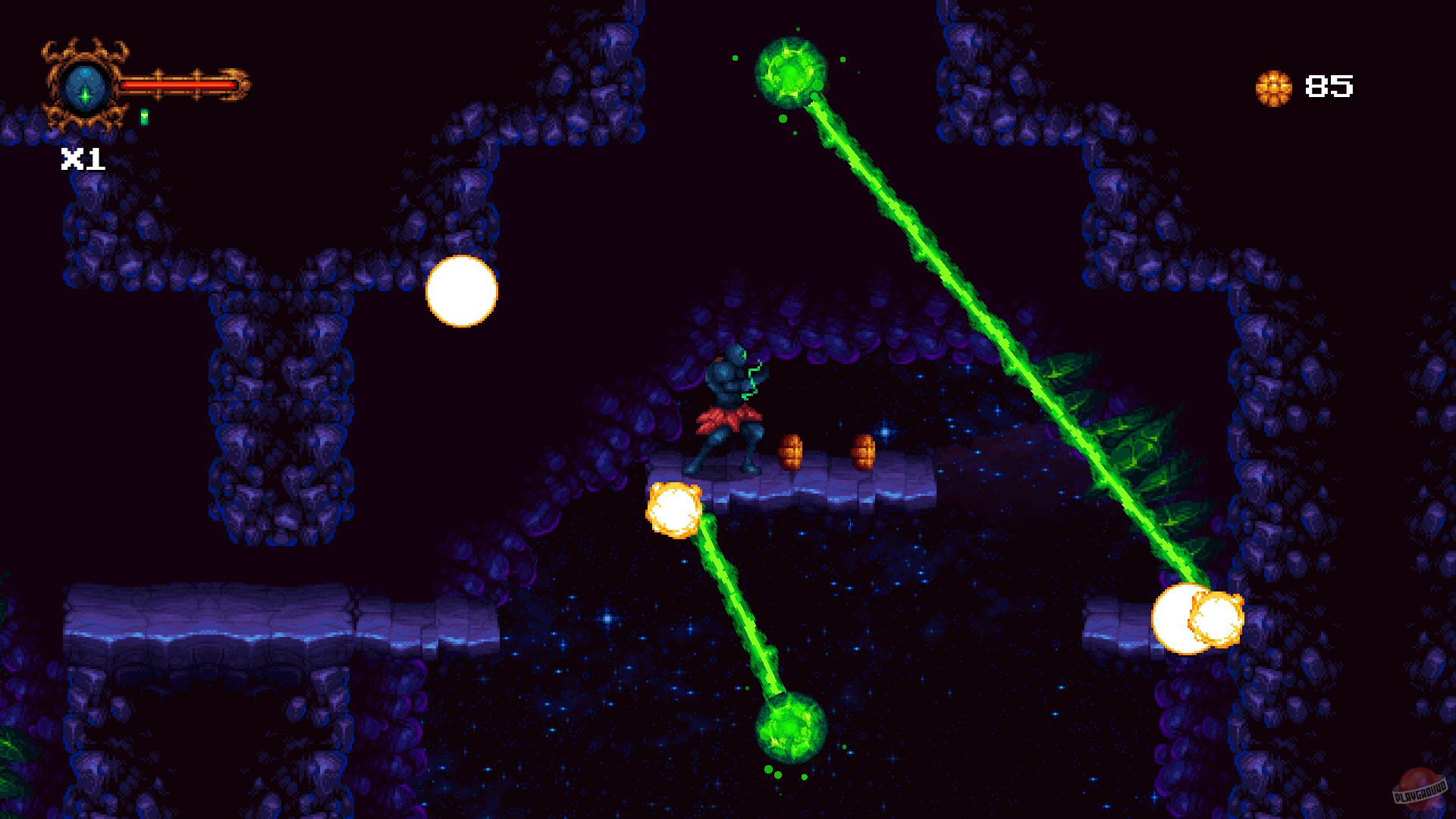Screen dimensions: 1456x819
Task: Select the left coin pickup on the platform
Action: click(792, 453)
